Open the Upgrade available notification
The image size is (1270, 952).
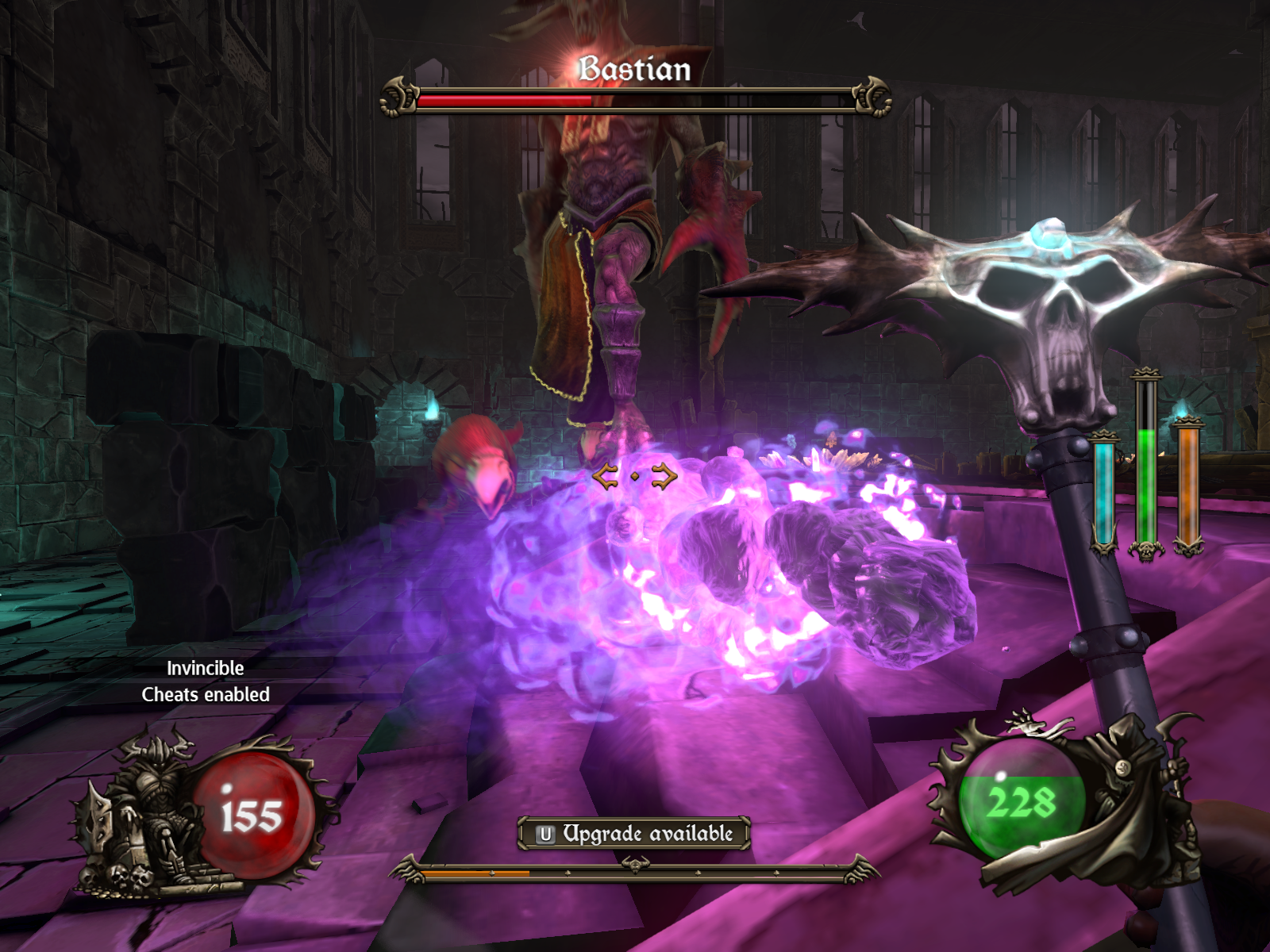(x=634, y=834)
